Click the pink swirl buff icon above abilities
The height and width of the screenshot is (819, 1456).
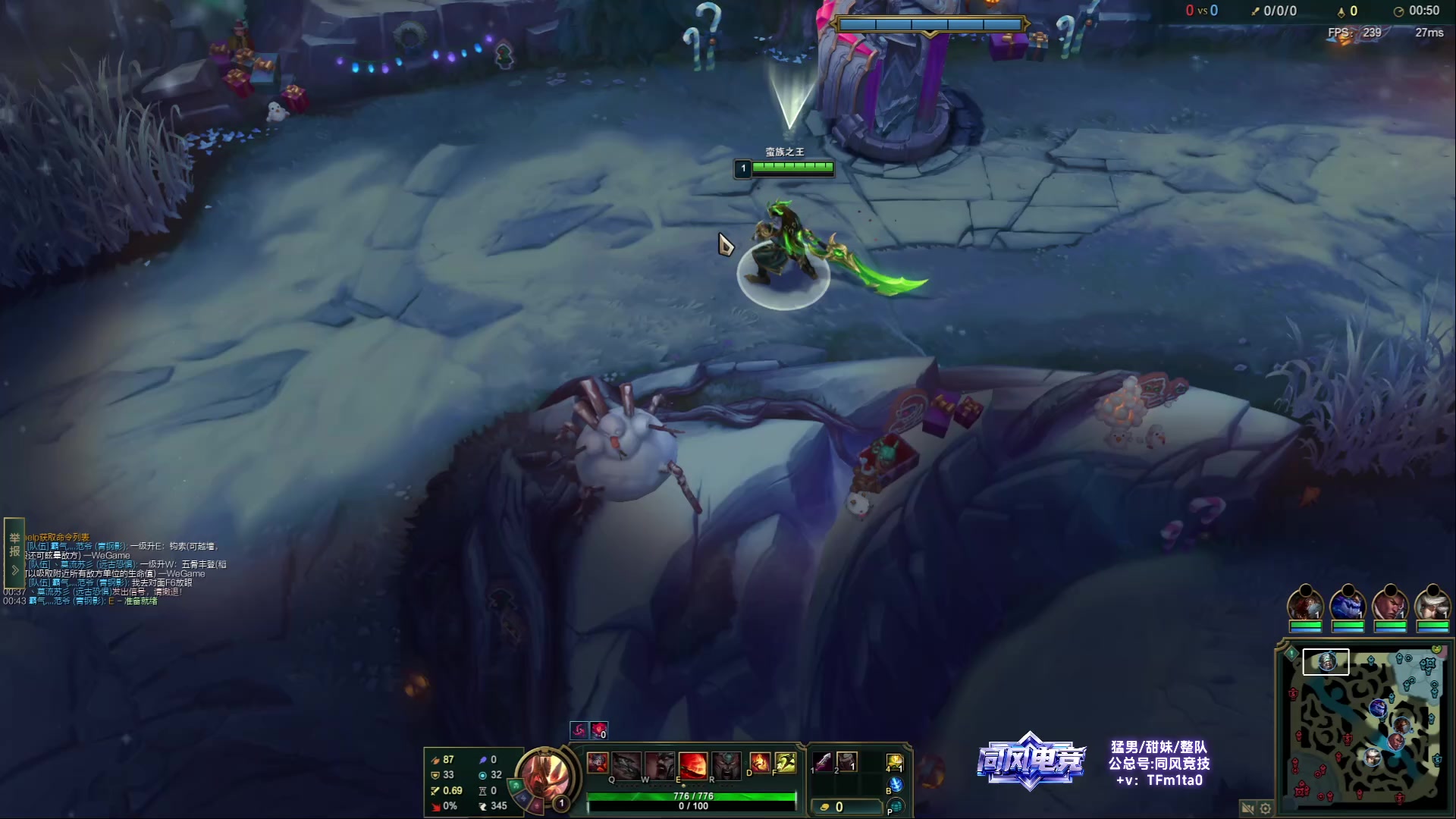[x=579, y=730]
